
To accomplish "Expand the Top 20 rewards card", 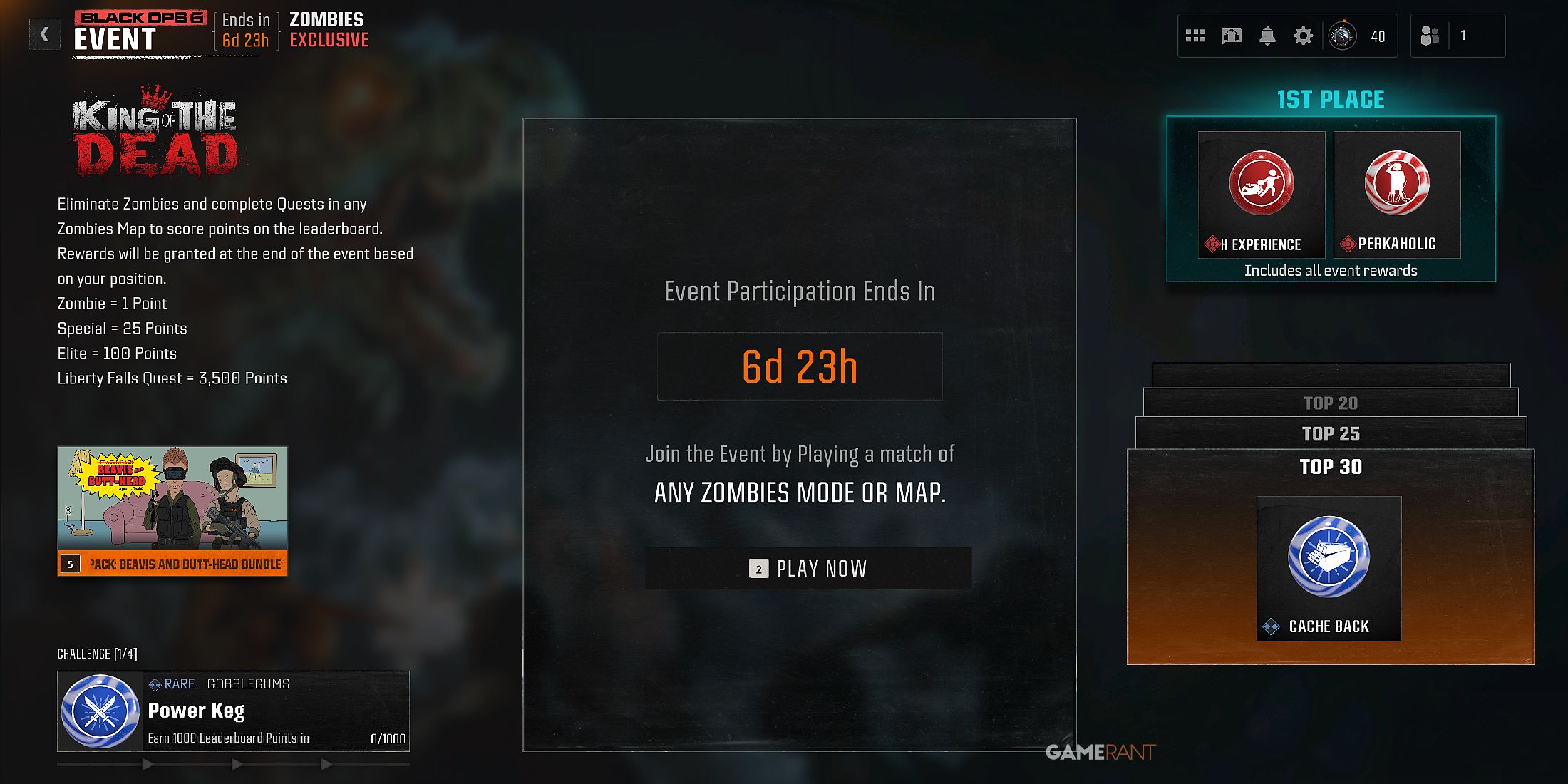I will pyautogui.click(x=1331, y=403).
